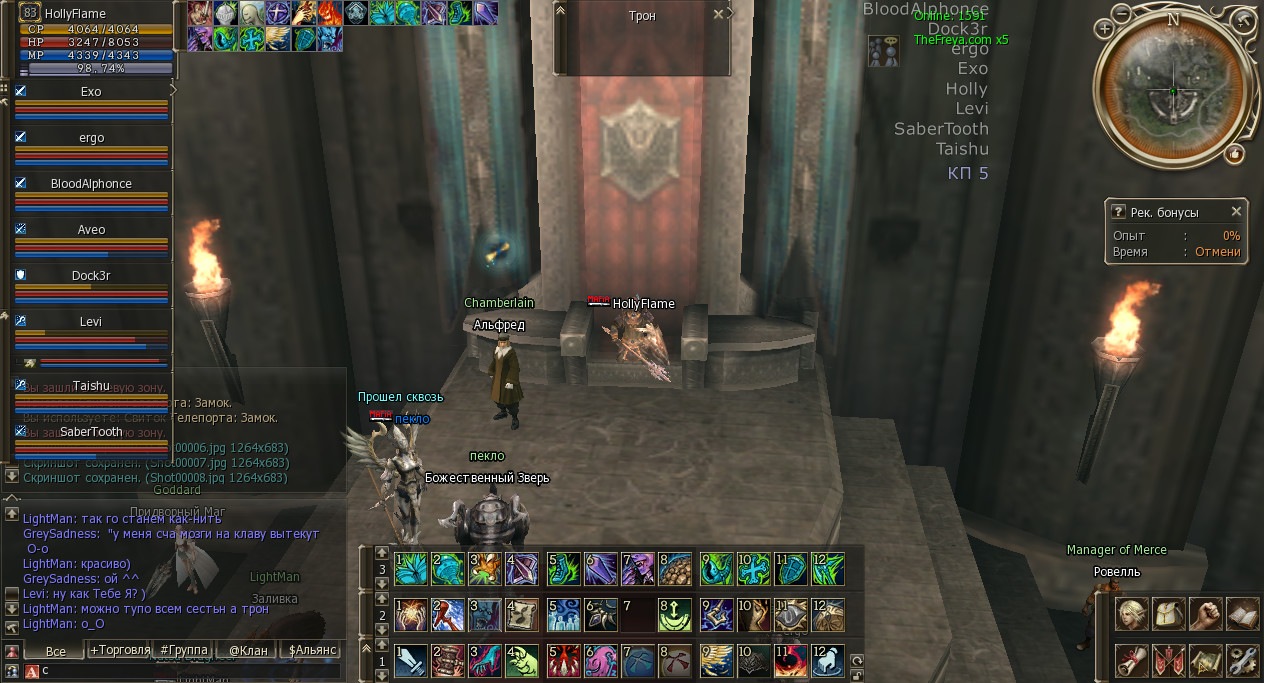The height and width of the screenshot is (683, 1264).
Task: Close the Рек. бонусы panel
Action: (x=1236, y=212)
